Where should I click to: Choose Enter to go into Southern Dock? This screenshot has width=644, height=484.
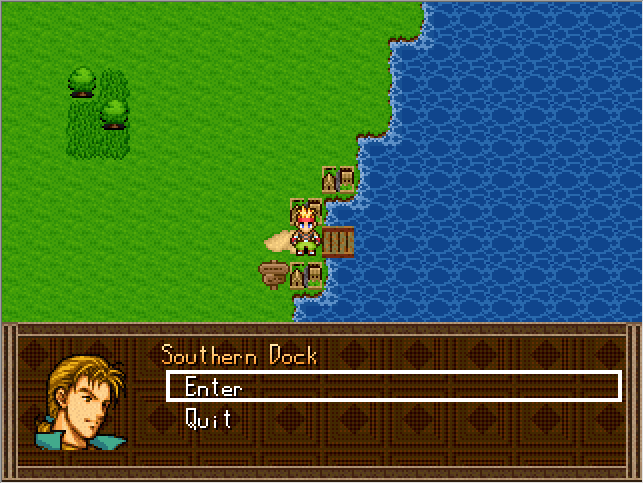click(x=213, y=387)
